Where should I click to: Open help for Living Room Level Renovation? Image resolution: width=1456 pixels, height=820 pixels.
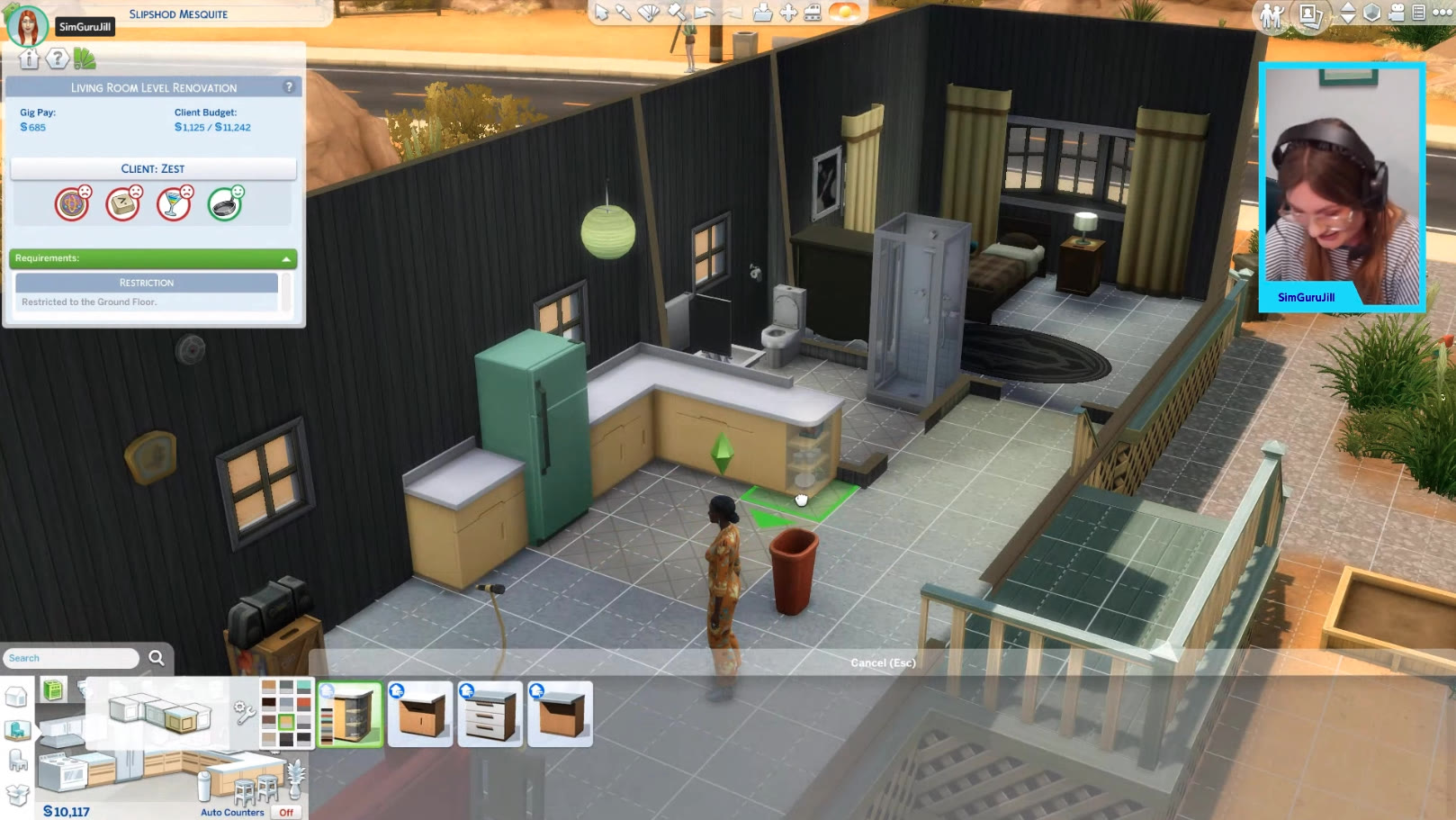tap(289, 87)
